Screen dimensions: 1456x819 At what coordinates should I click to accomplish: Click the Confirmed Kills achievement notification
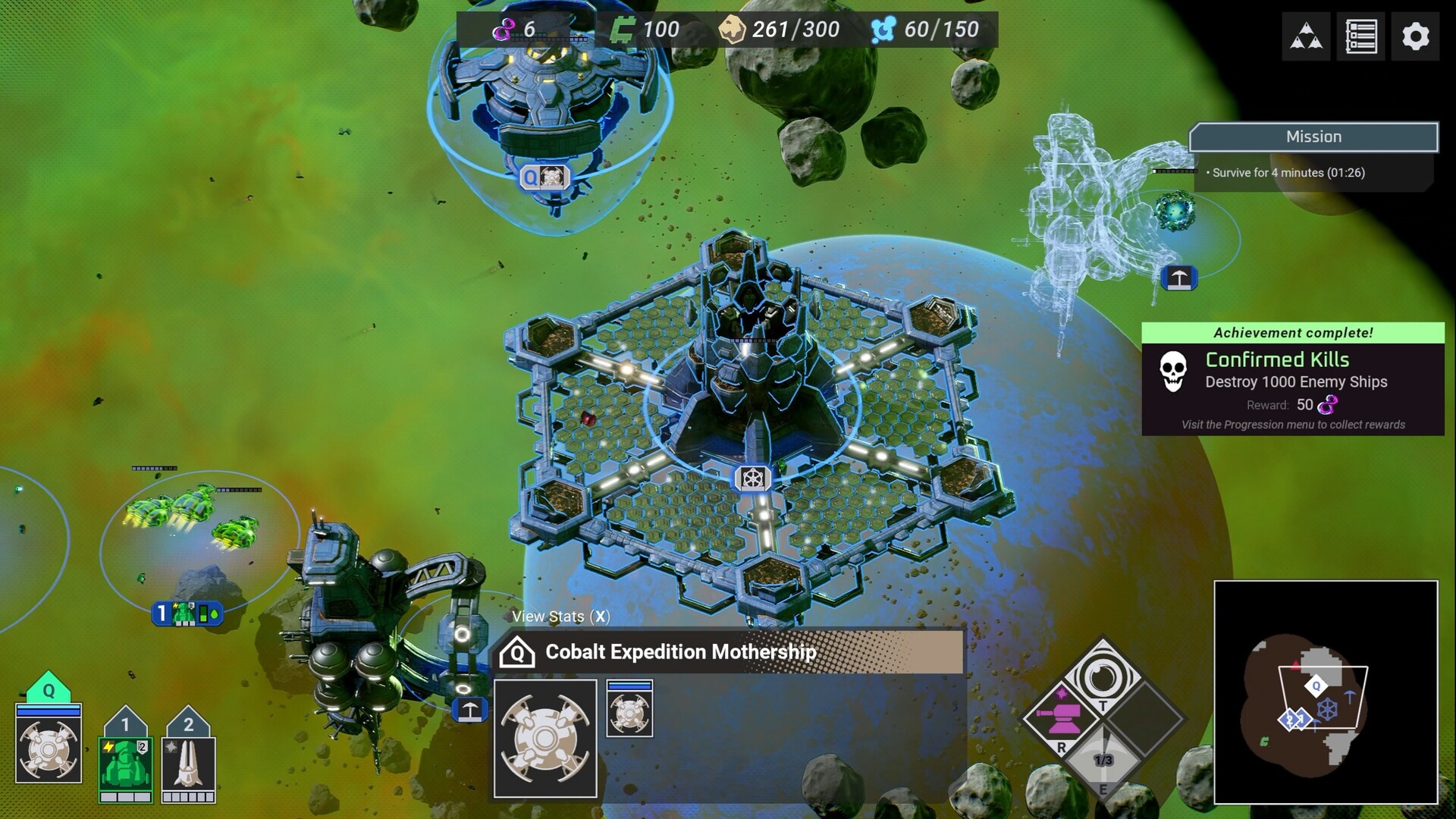[1293, 379]
